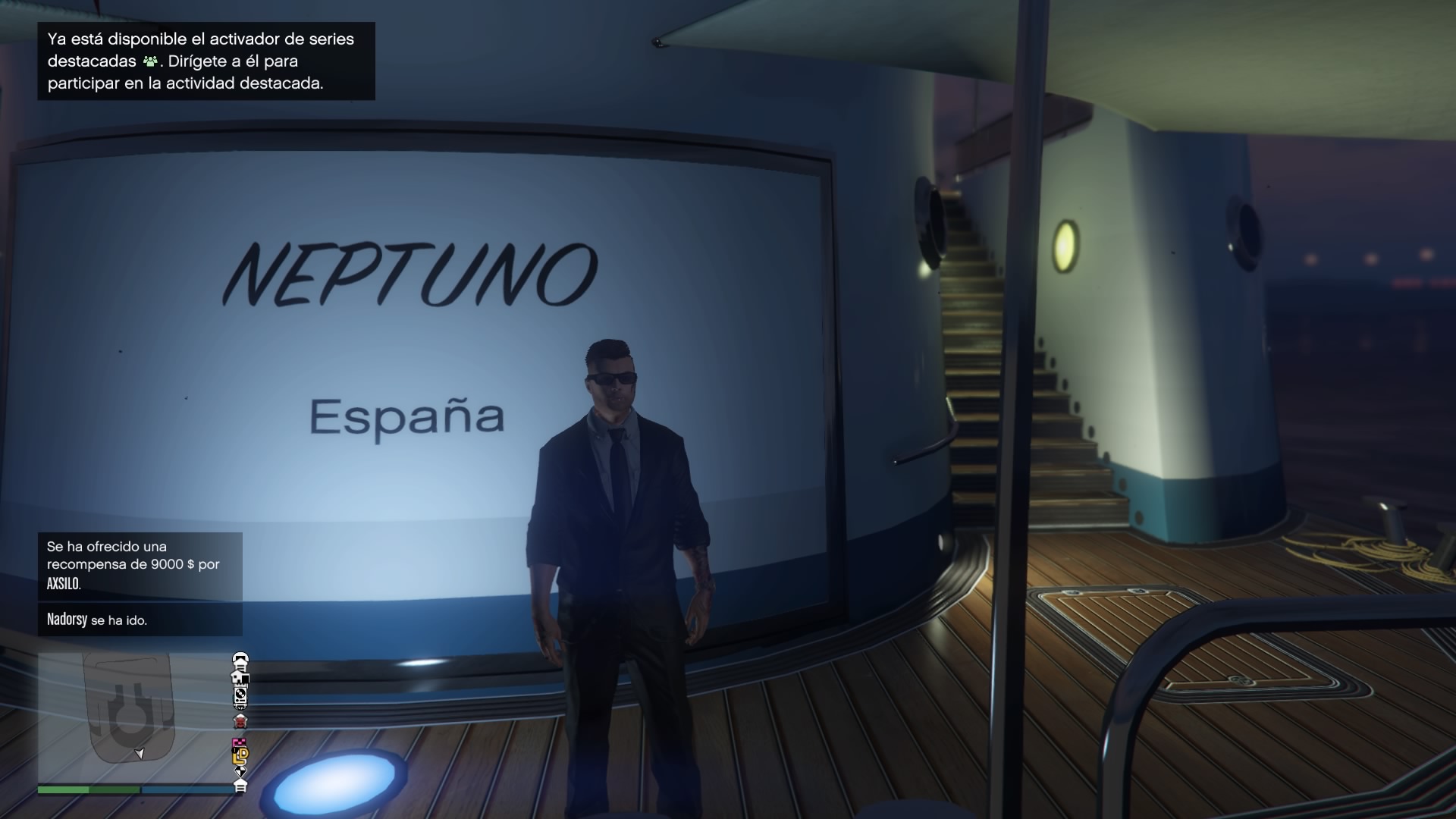Click the record turntable blip
Image resolution: width=1456 pixels, height=819 pixels.
pos(240,693)
